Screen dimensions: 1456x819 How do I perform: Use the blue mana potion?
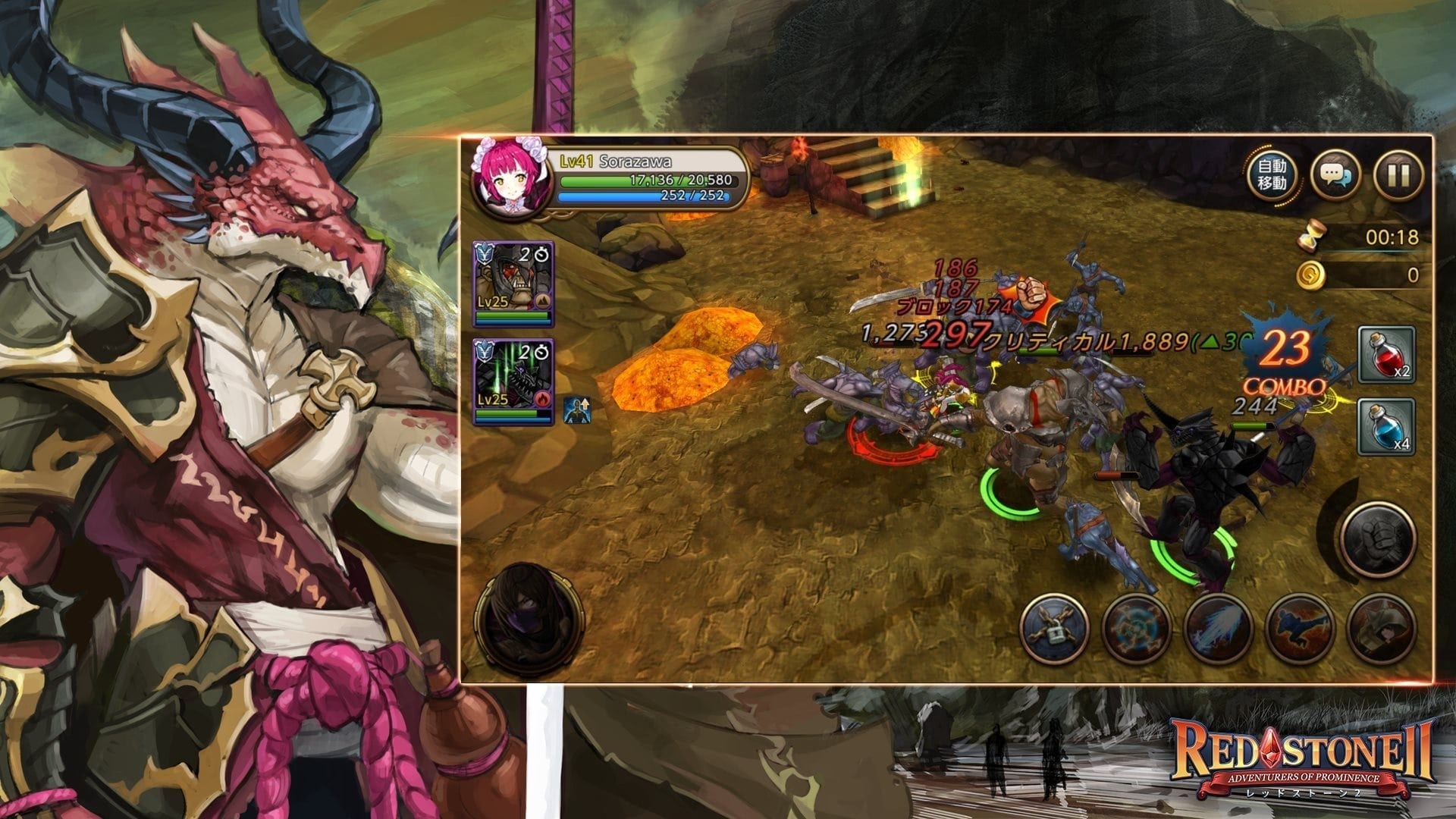coord(1385,426)
